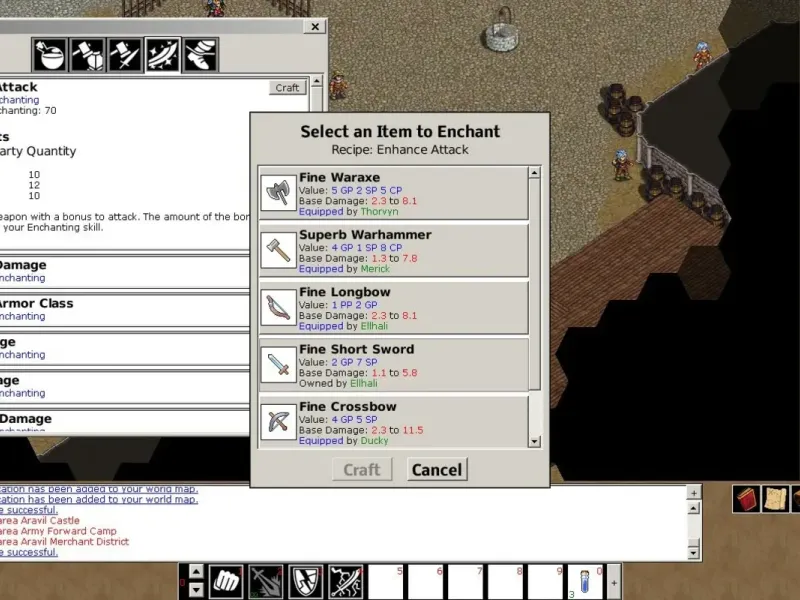800x600 pixels.
Task: Open the red journal book
Action: coord(746,498)
